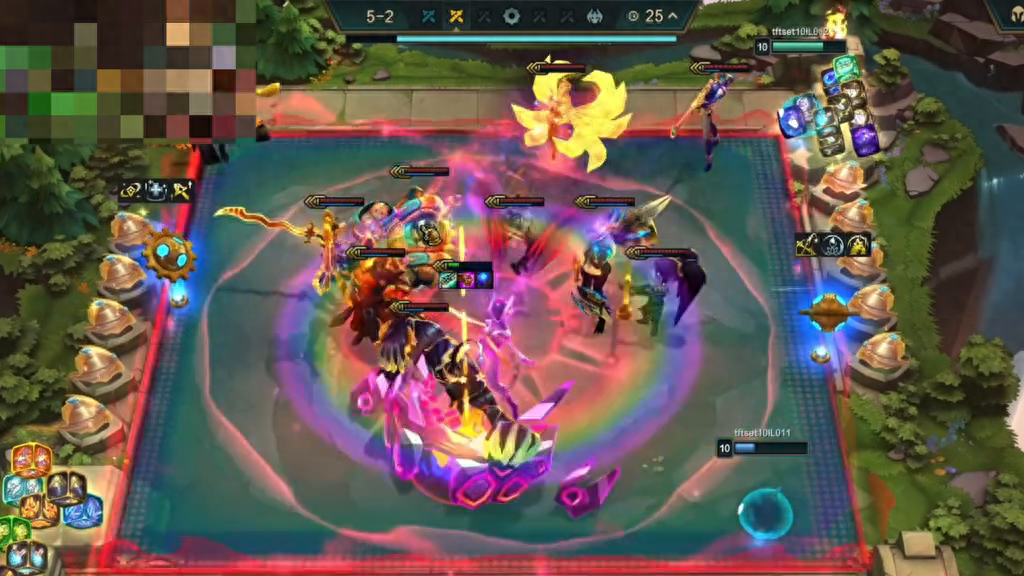The height and width of the screenshot is (576, 1024).
Task: Select the gear-shaped round icon in stage tracker
Action: [511, 16]
